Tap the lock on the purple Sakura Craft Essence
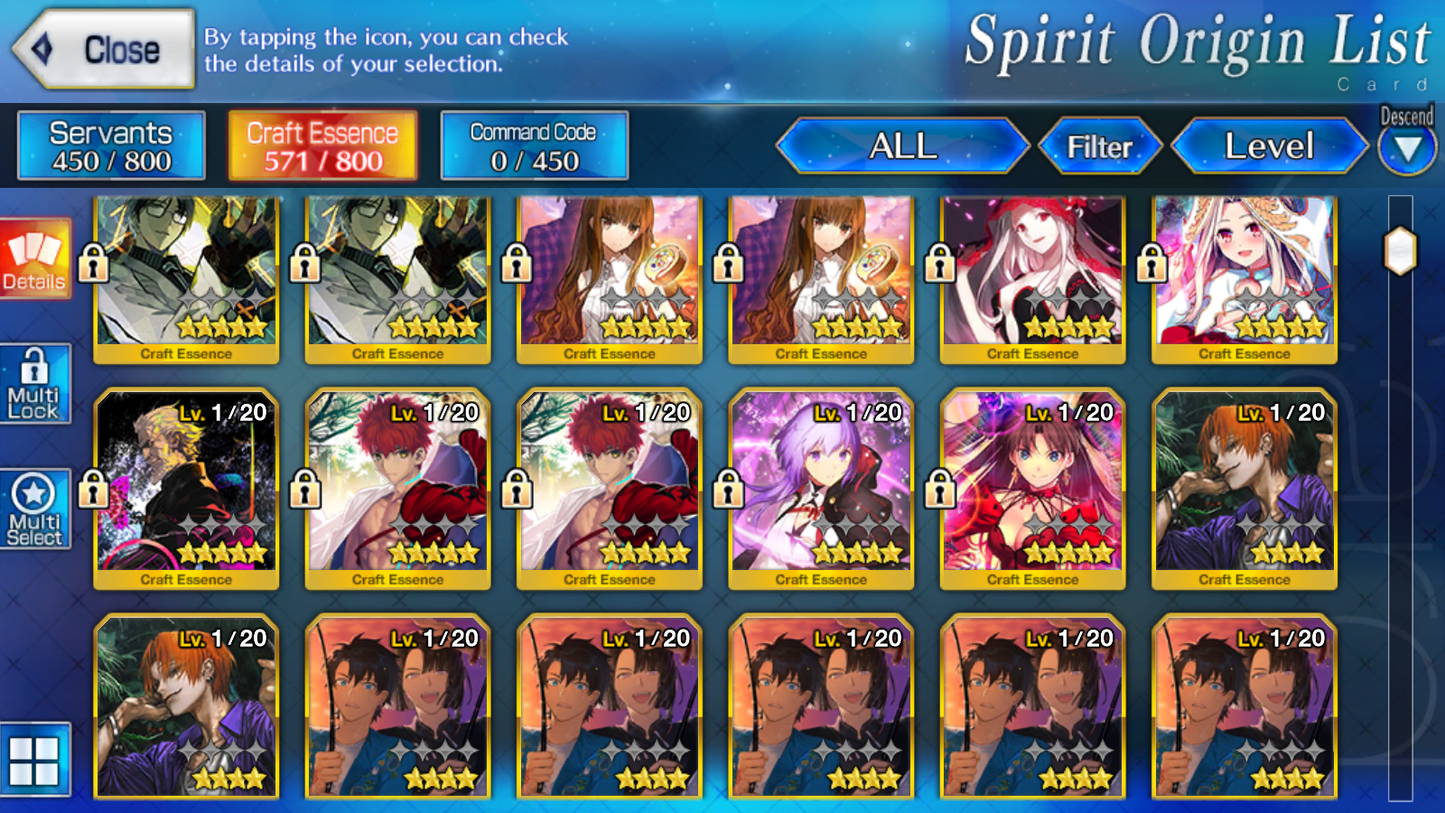Image resolution: width=1445 pixels, height=813 pixels. click(728, 488)
